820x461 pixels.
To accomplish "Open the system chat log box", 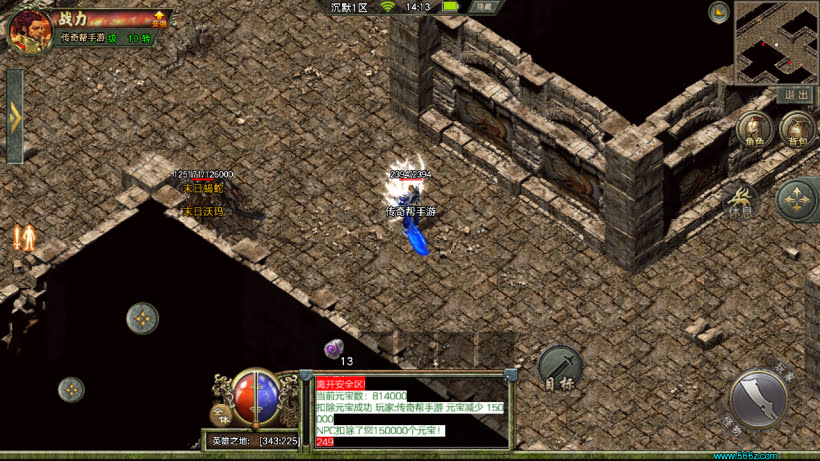I will [x=408, y=411].
